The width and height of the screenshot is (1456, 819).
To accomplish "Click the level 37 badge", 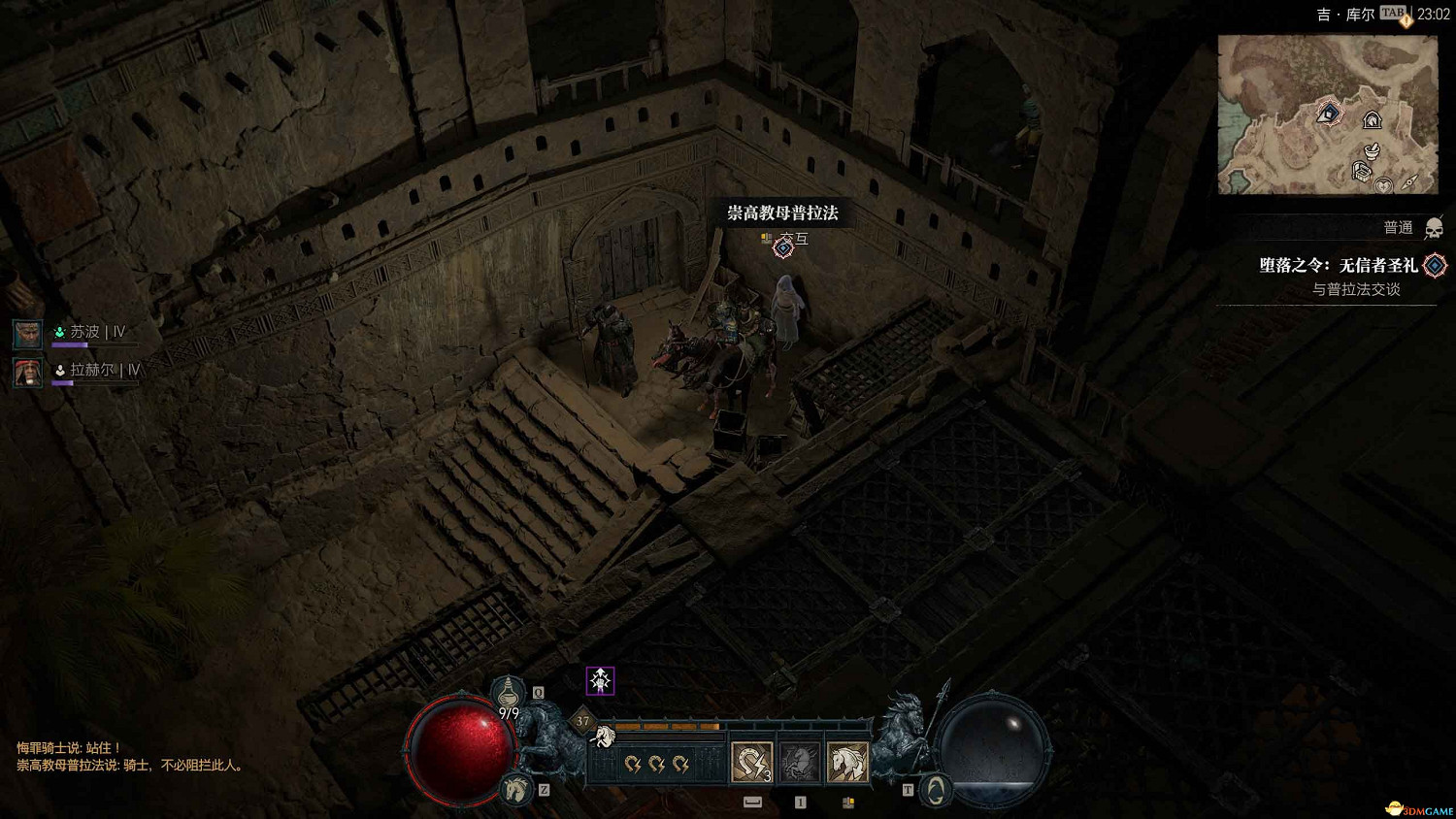I will pos(582,721).
